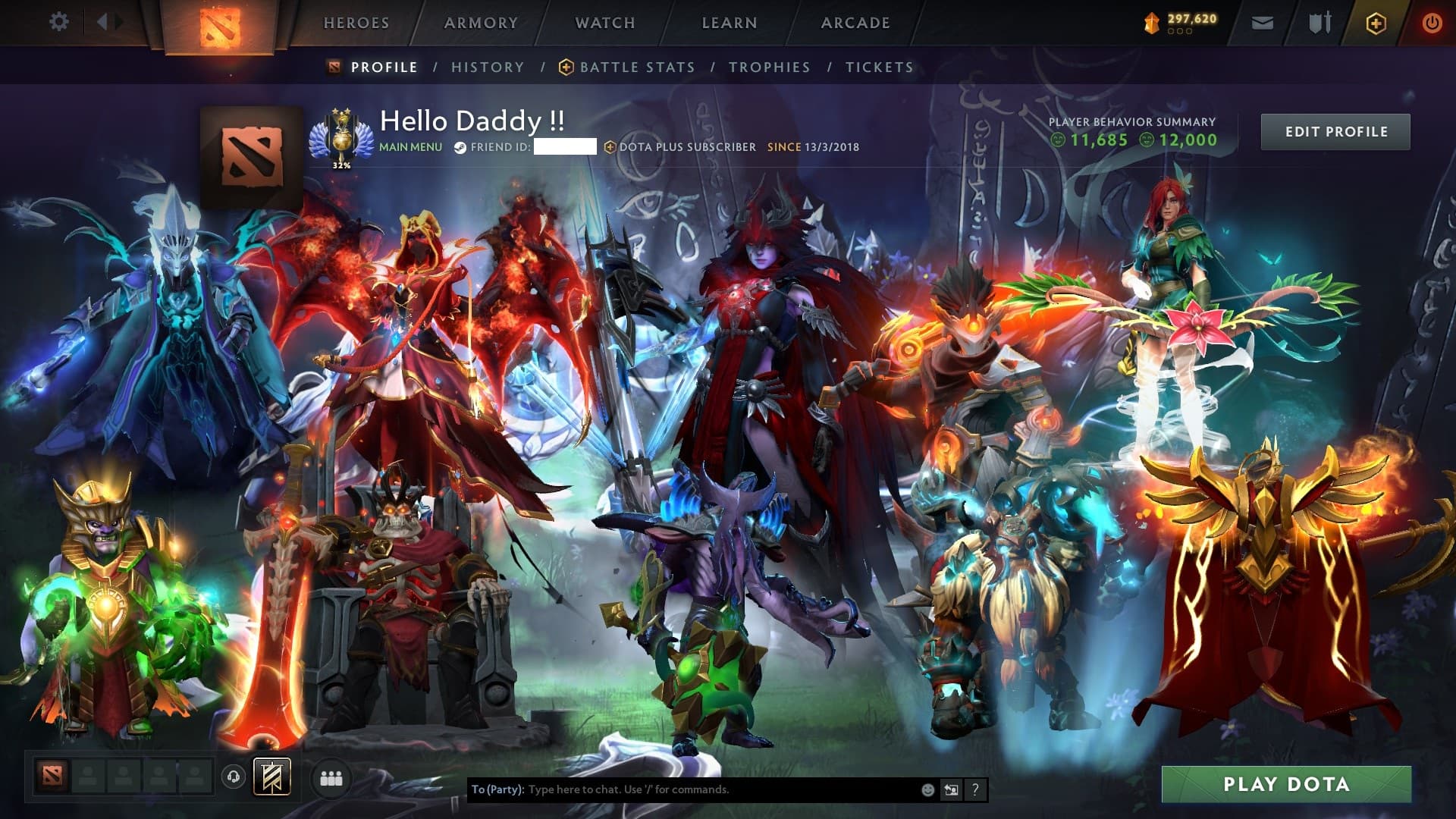Open the emoticon picker in chat bar
This screenshot has width=1456, height=819.
[x=927, y=789]
